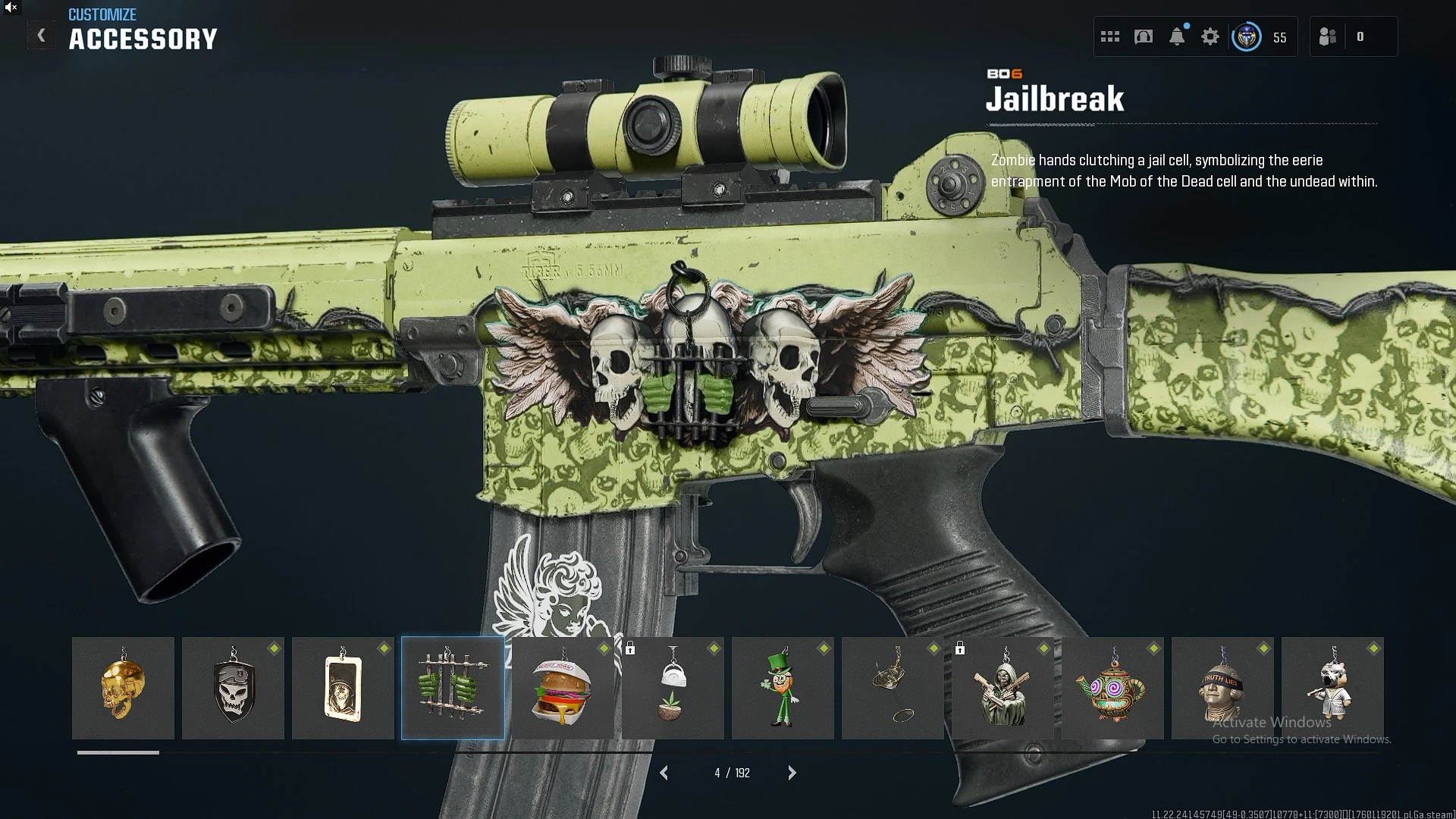Screen dimensions: 1456x819
Task: Choose the leprechaun charm
Action: pyautogui.click(x=783, y=688)
